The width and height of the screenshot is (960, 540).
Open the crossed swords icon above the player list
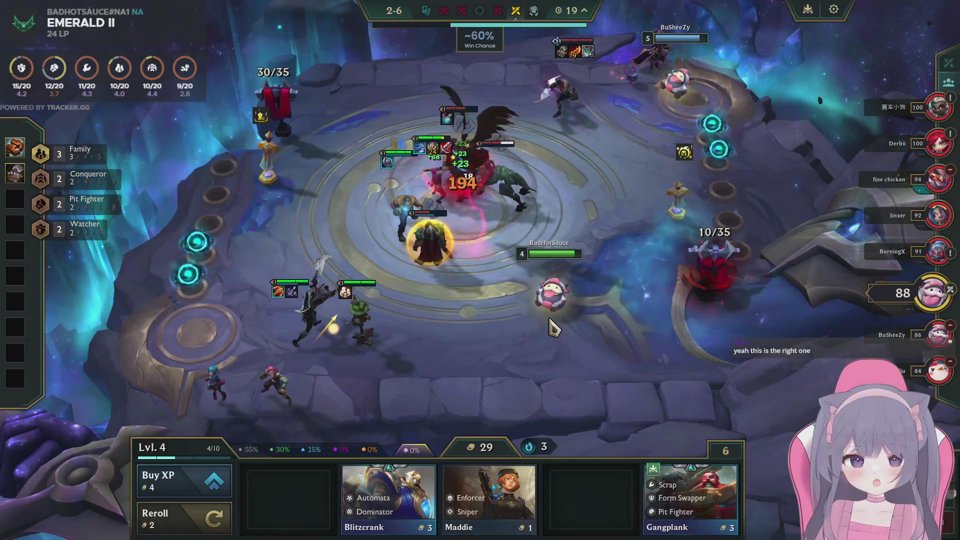coord(947,63)
